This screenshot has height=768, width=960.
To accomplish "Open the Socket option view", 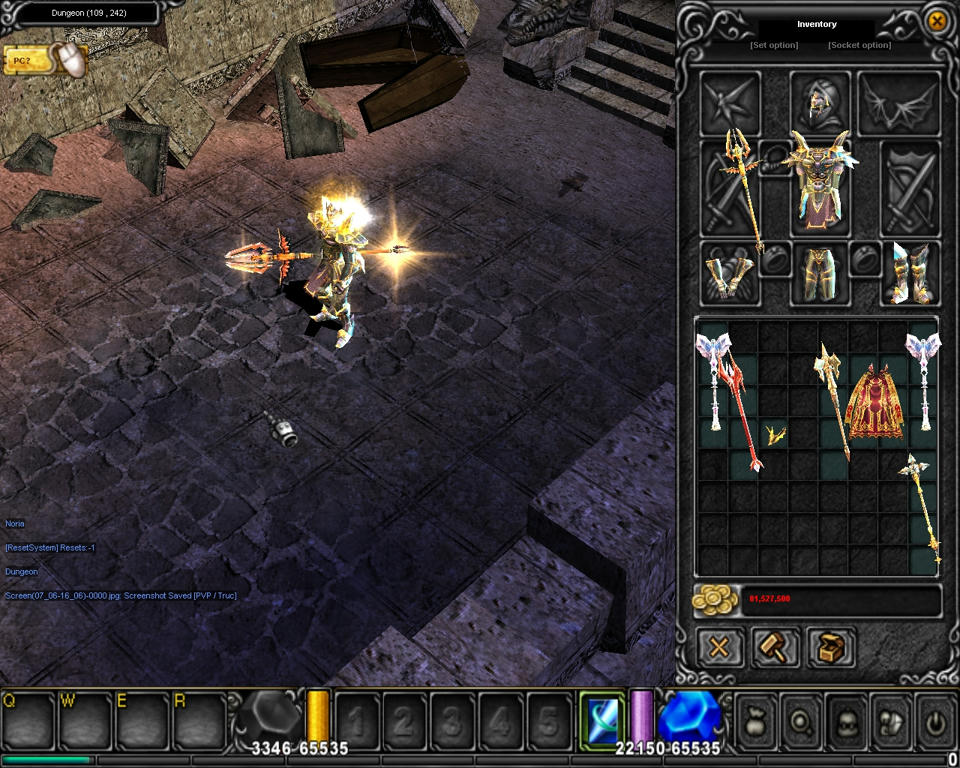I will coord(859,45).
